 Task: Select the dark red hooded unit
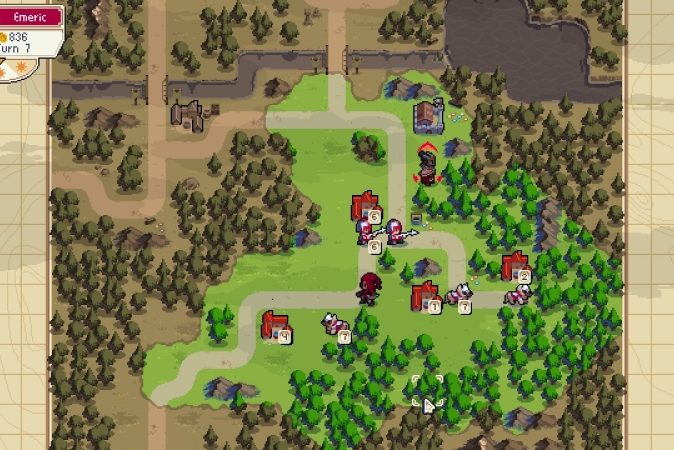[370, 288]
